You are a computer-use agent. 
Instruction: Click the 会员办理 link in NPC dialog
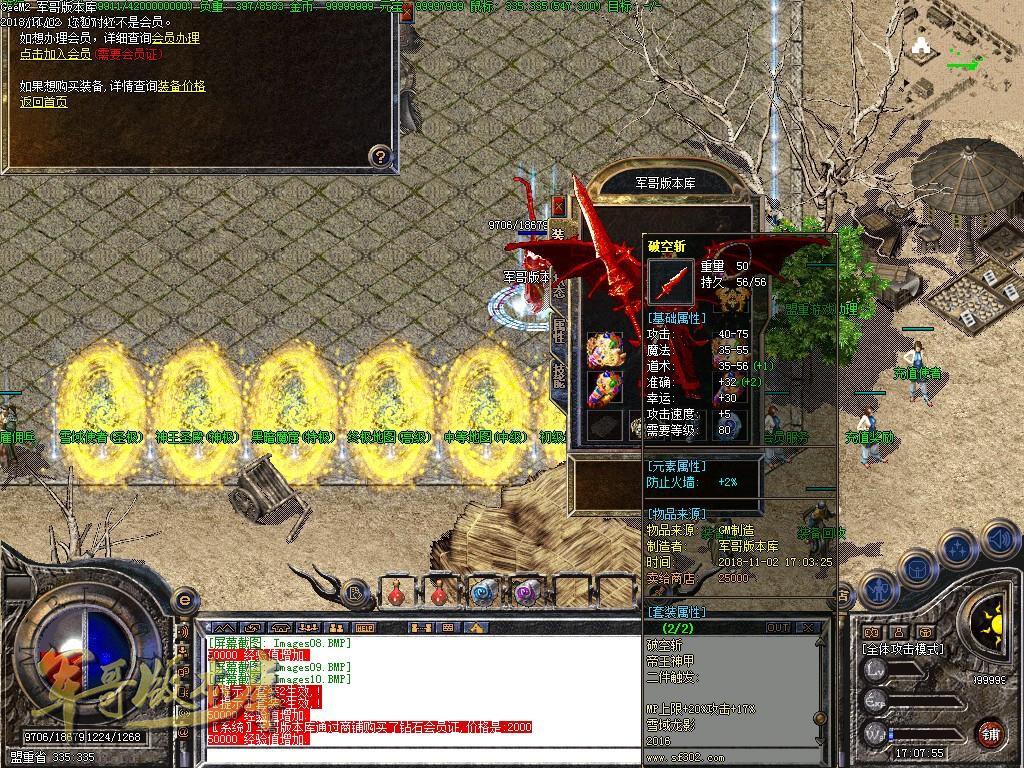(x=175, y=38)
